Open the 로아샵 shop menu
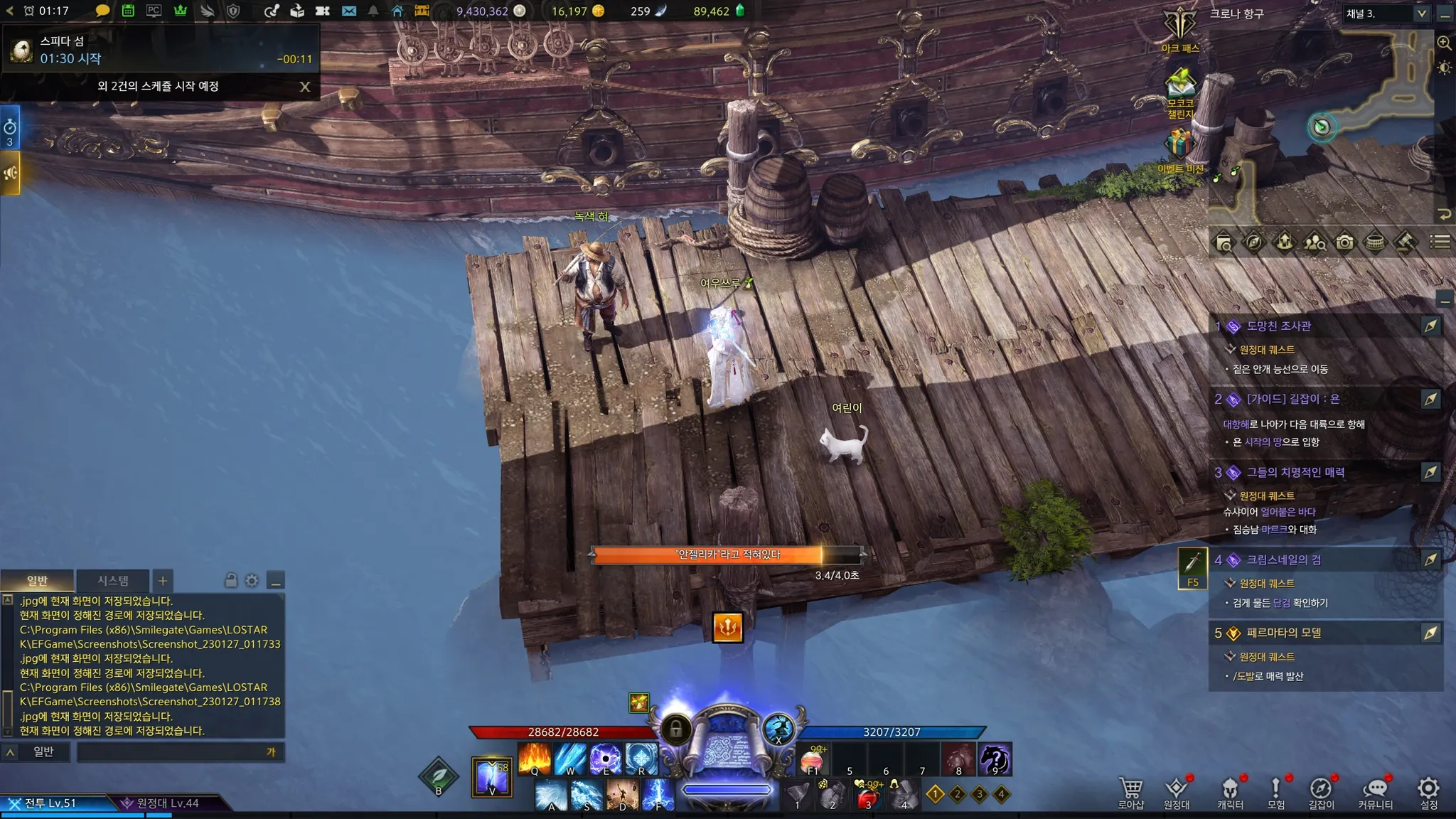Screen dimensions: 1456x819 [x=1130, y=792]
